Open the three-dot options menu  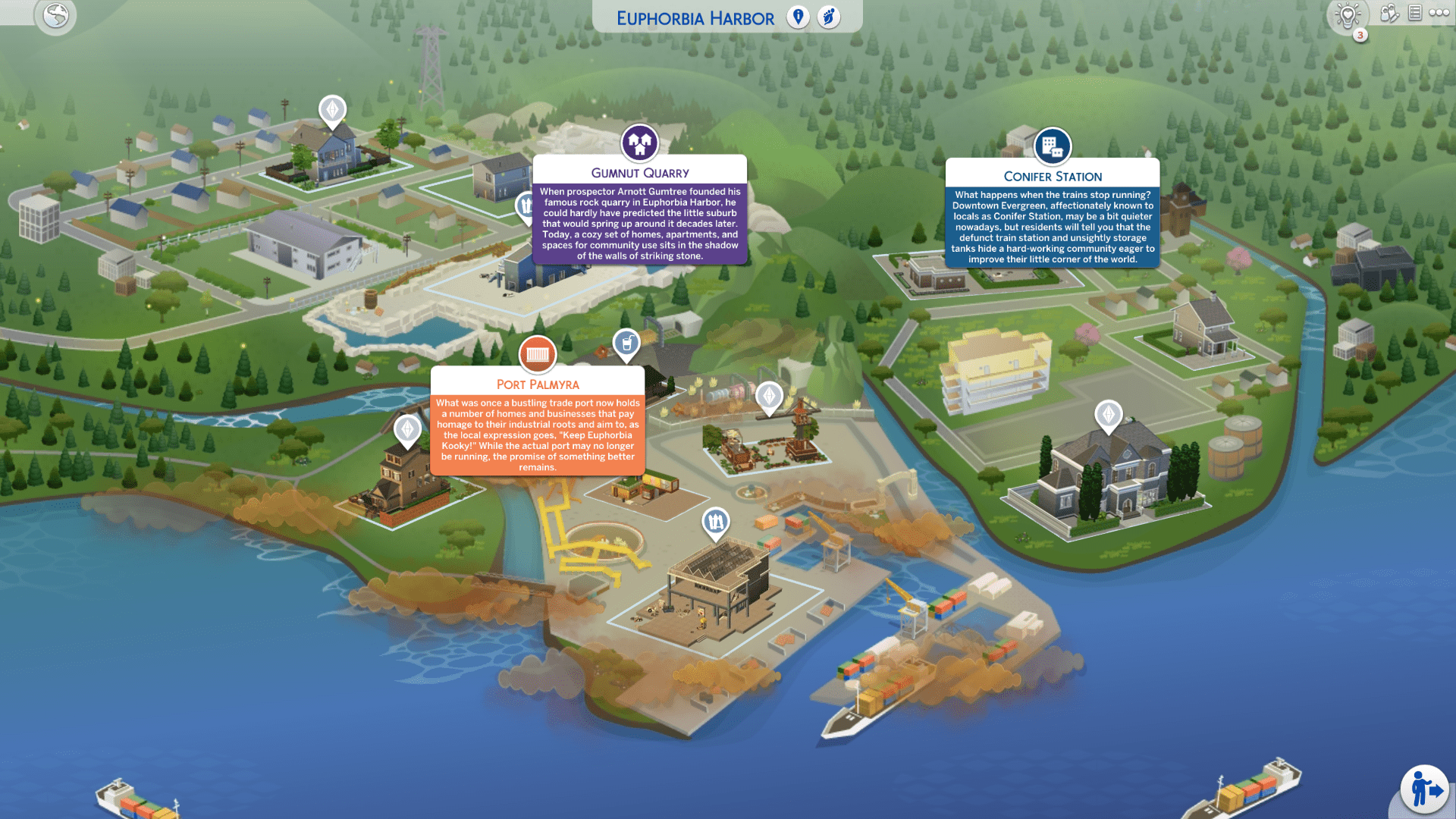click(1439, 13)
